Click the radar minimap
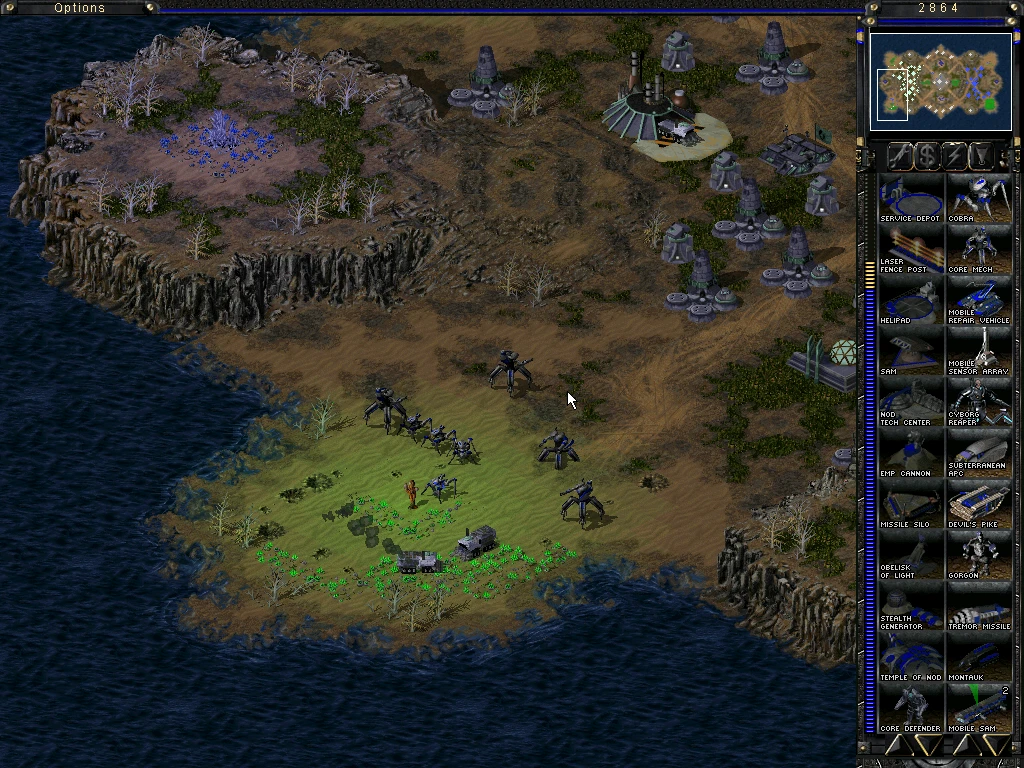This screenshot has width=1024, height=768. (940, 80)
